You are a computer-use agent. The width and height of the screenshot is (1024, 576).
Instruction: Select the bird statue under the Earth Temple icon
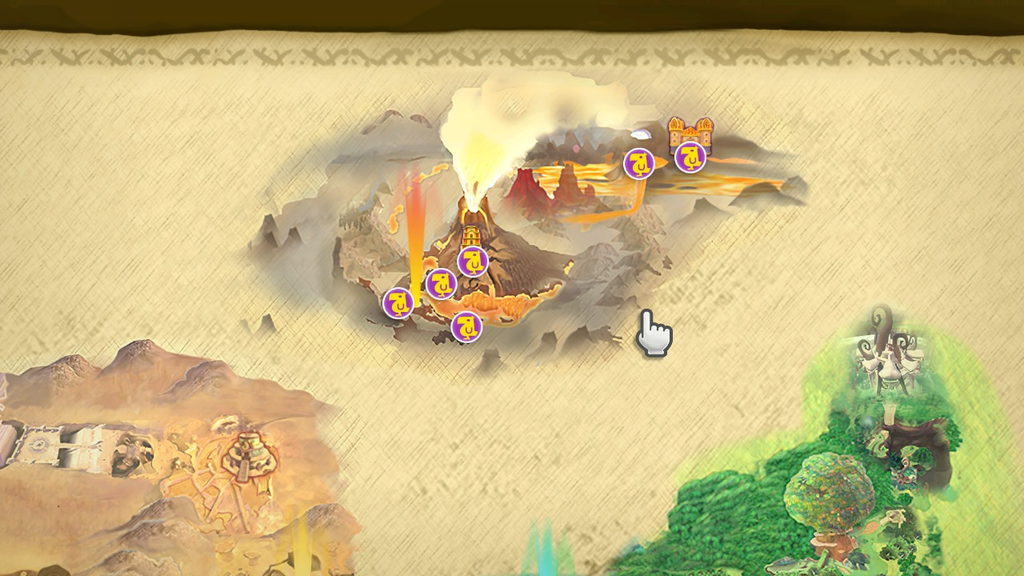tap(472, 262)
